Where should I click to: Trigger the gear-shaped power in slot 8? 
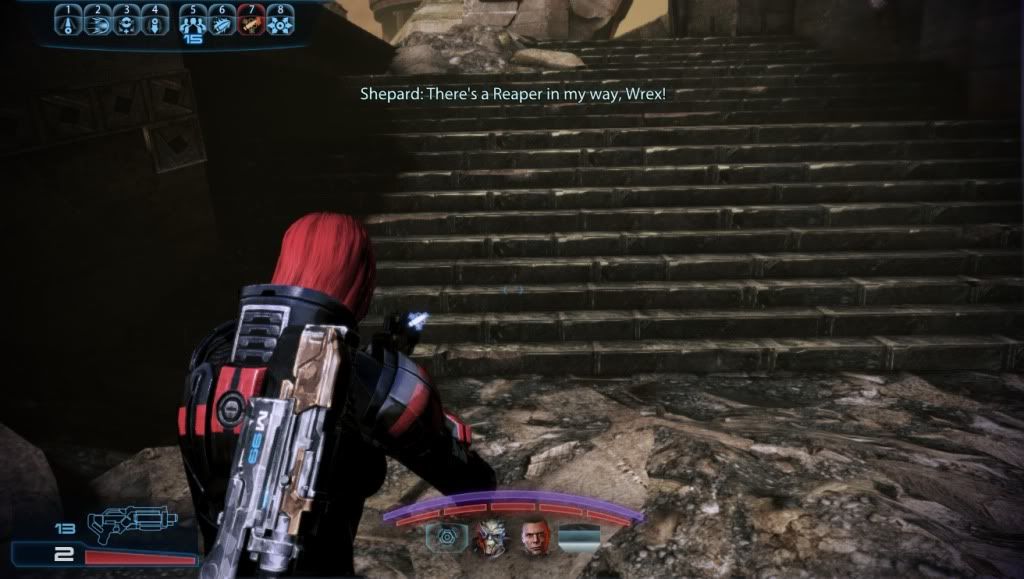280,23
